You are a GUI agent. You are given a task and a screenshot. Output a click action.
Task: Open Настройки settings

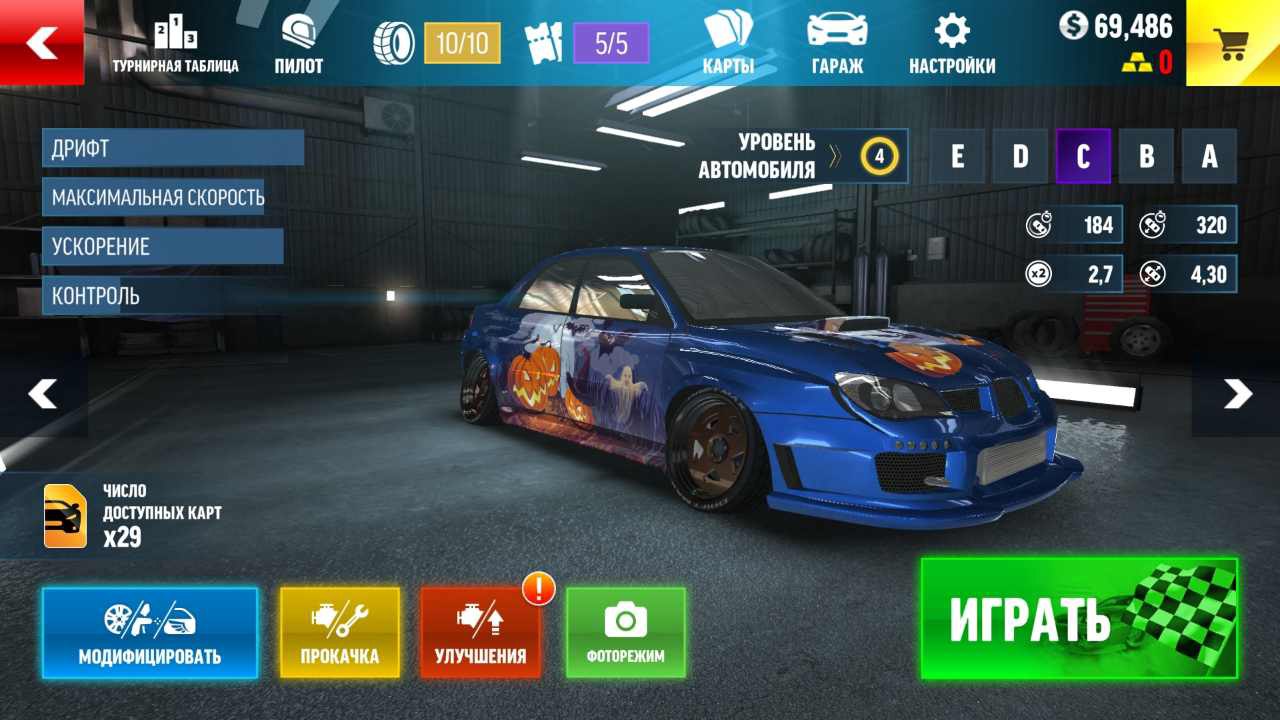coord(952,45)
